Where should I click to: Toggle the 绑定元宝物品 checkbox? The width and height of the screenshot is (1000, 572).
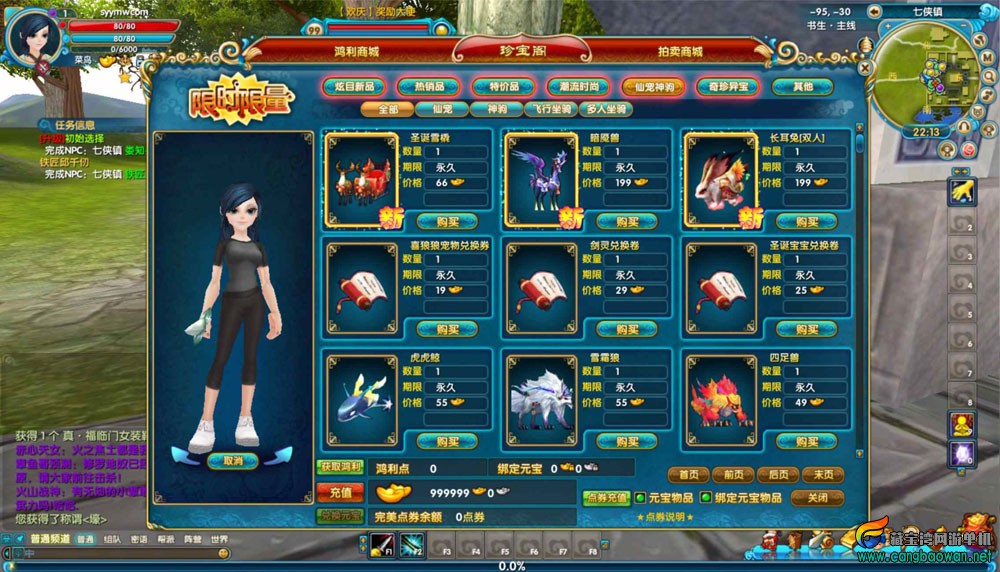(x=705, y=497)
